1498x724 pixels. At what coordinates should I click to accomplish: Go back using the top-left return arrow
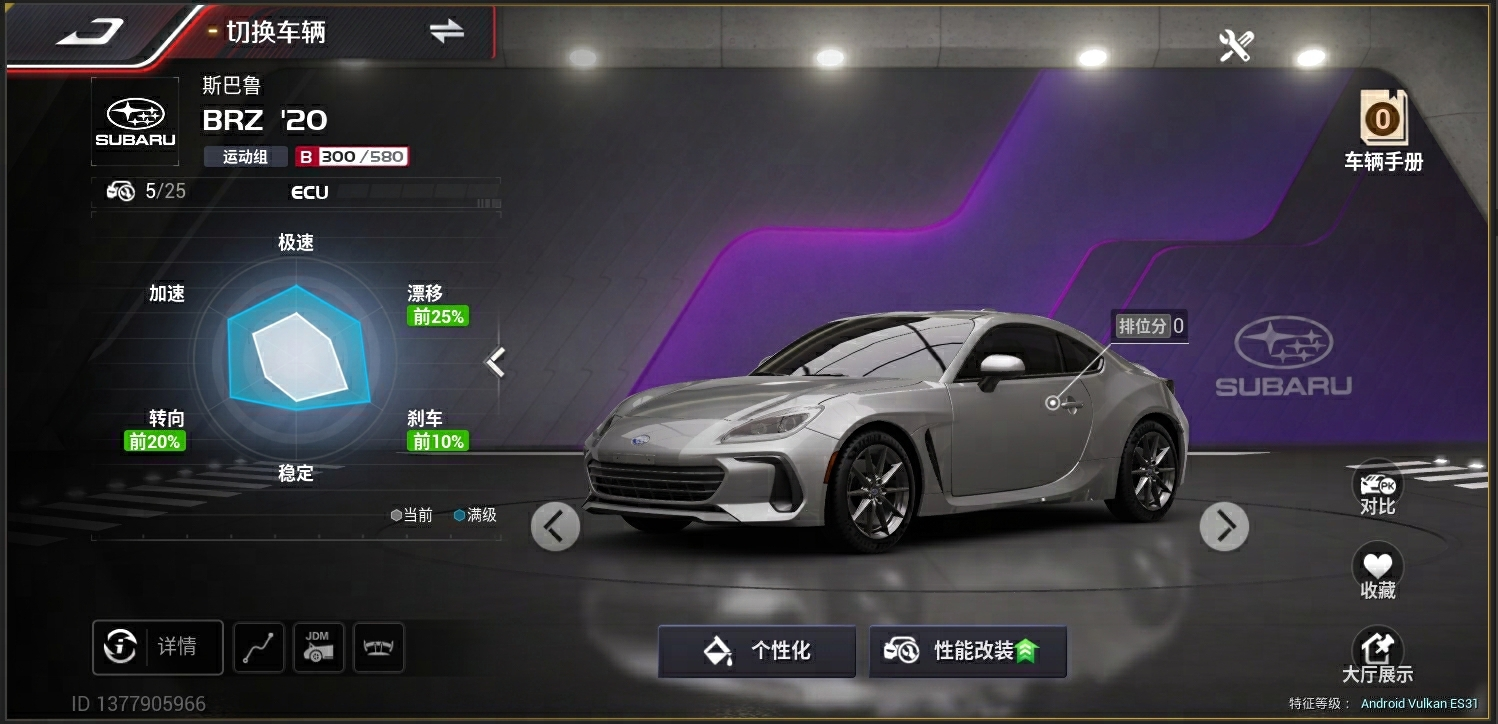tap(90, 32)
